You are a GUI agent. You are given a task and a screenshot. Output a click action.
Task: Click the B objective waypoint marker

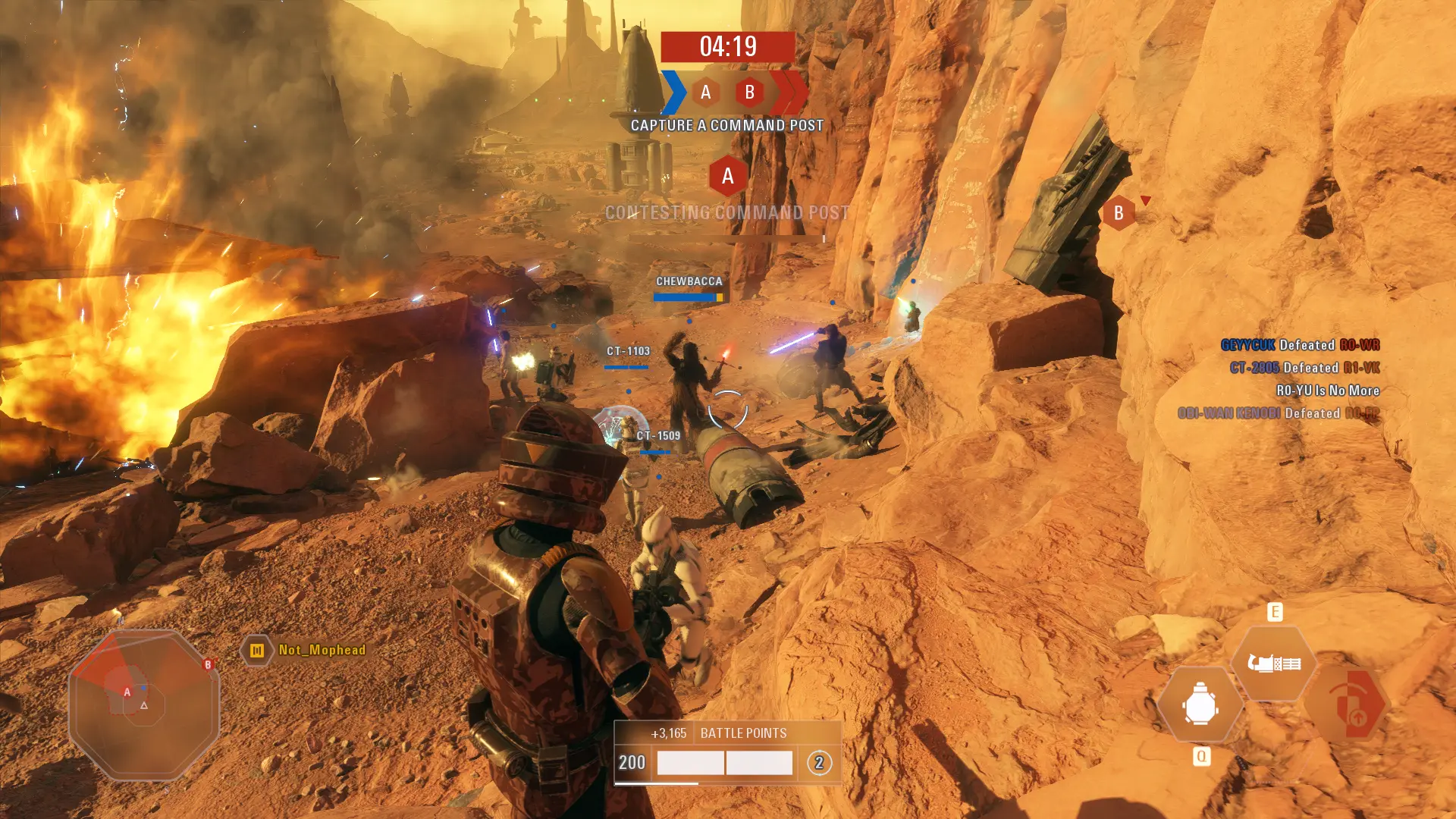point(1119,213)
